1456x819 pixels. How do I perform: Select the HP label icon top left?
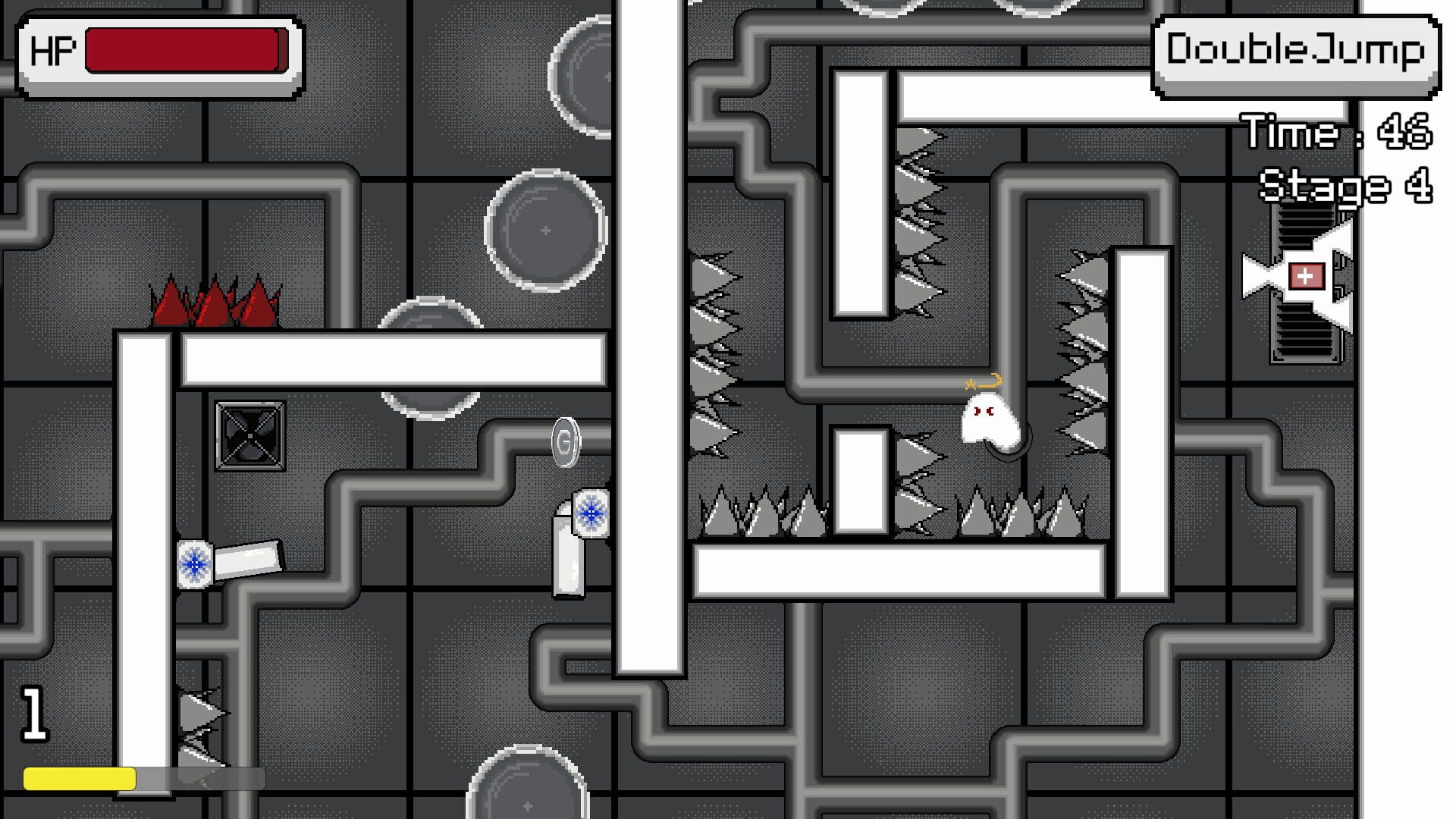(51, 51)
